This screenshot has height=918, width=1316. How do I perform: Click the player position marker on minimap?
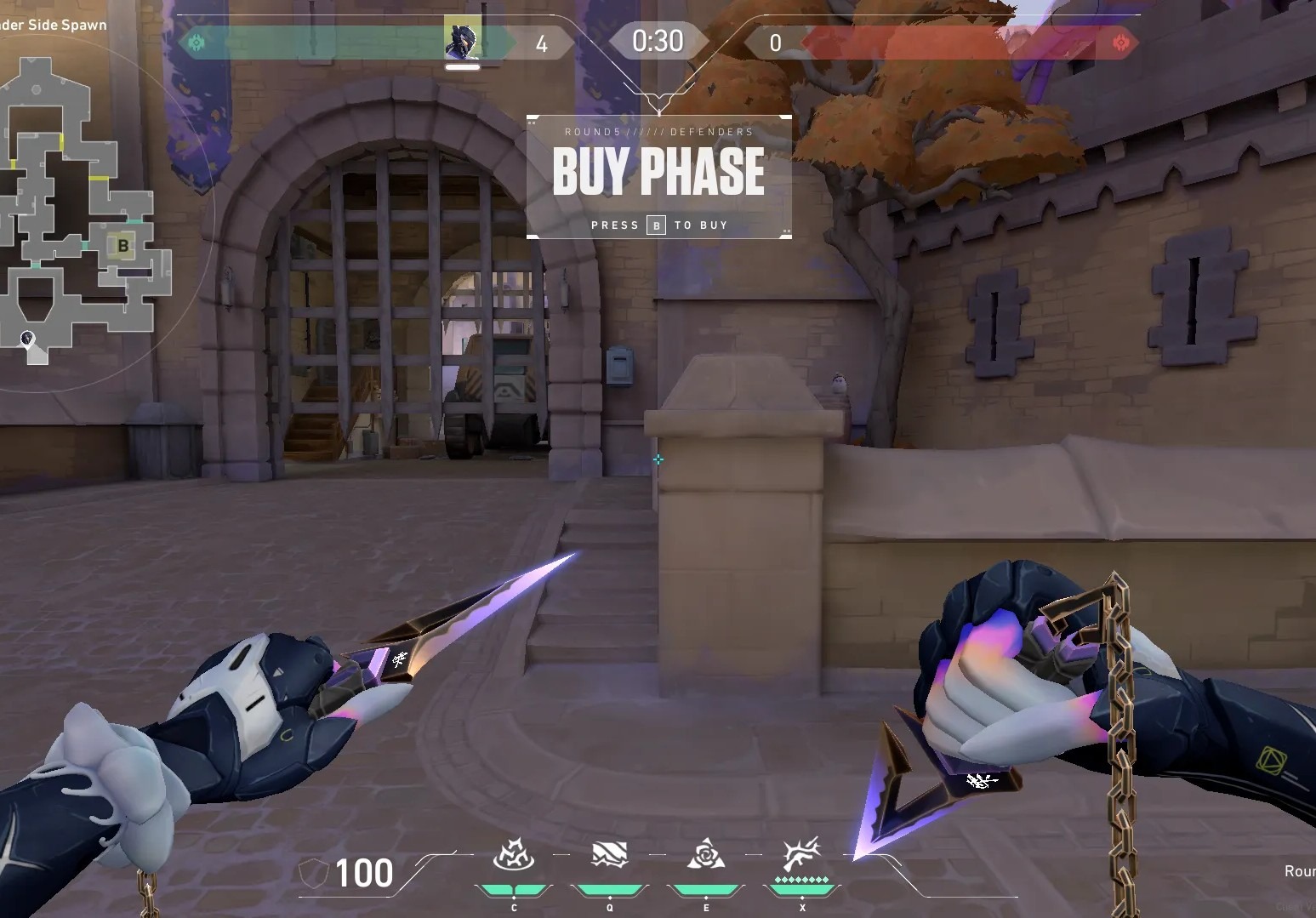click(27, 339)
